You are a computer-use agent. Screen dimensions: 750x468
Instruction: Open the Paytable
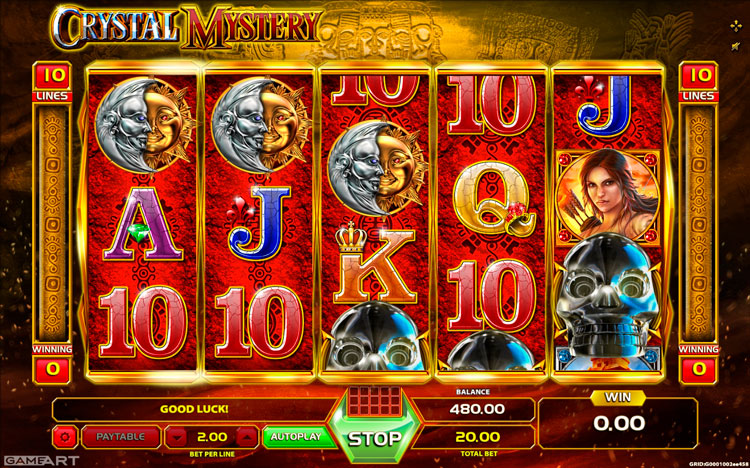121,436
